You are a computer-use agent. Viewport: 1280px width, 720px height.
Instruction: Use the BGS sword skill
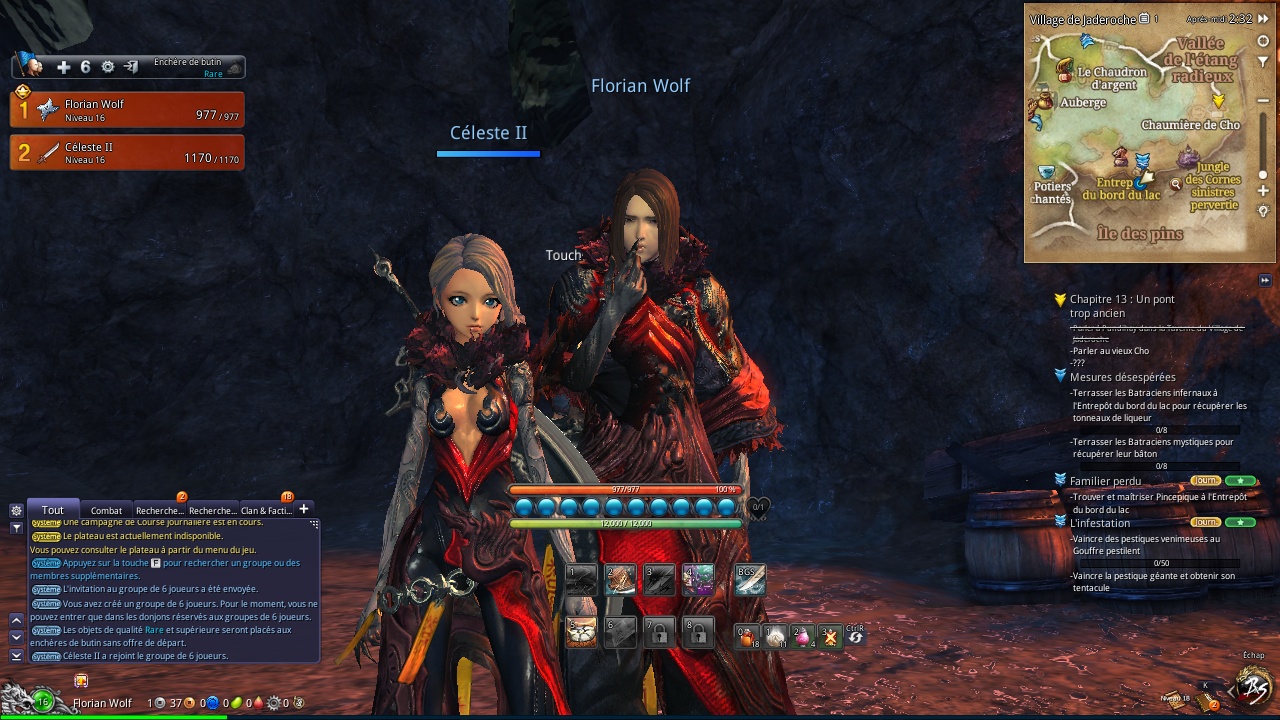click(x=750, y=580)
